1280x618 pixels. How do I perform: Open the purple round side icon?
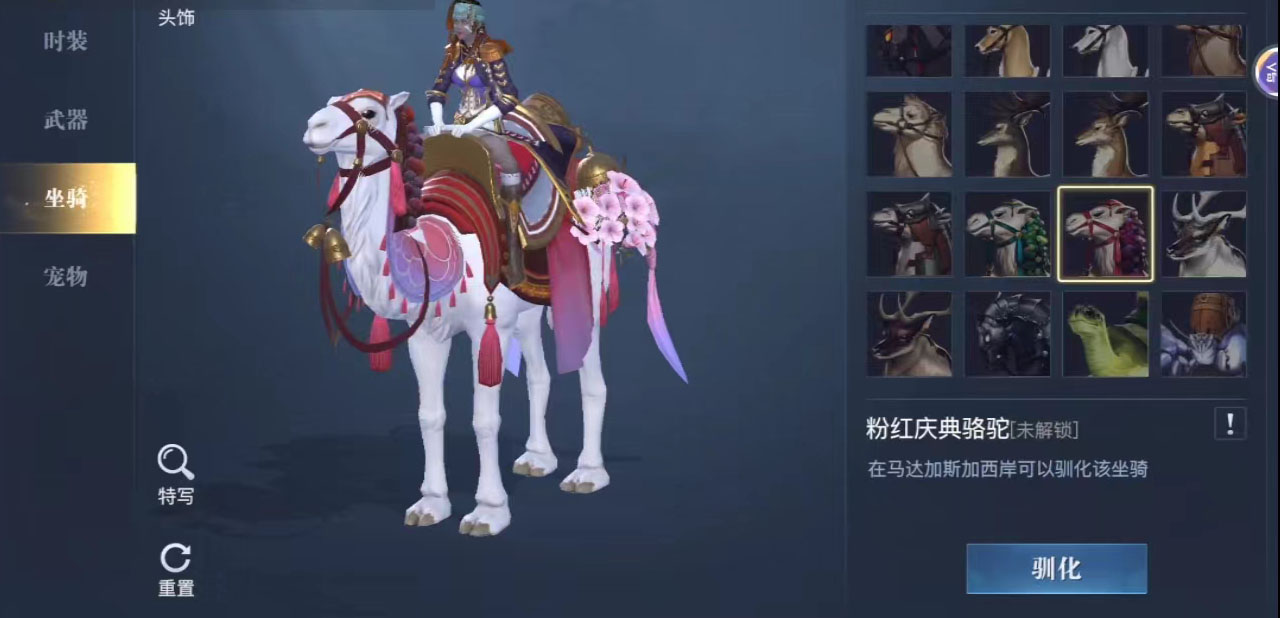pyautogui.click(x=1268, y=70)
